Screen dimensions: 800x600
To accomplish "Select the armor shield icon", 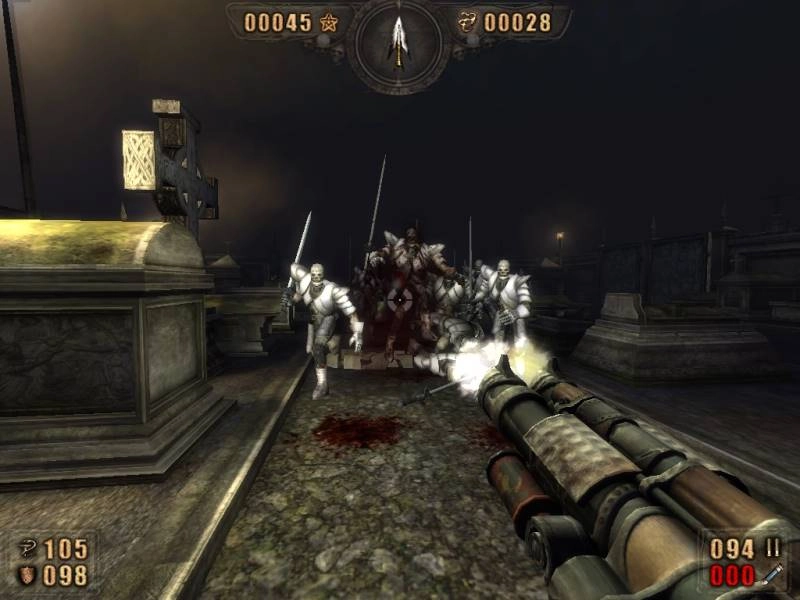I will coord(27,576).
